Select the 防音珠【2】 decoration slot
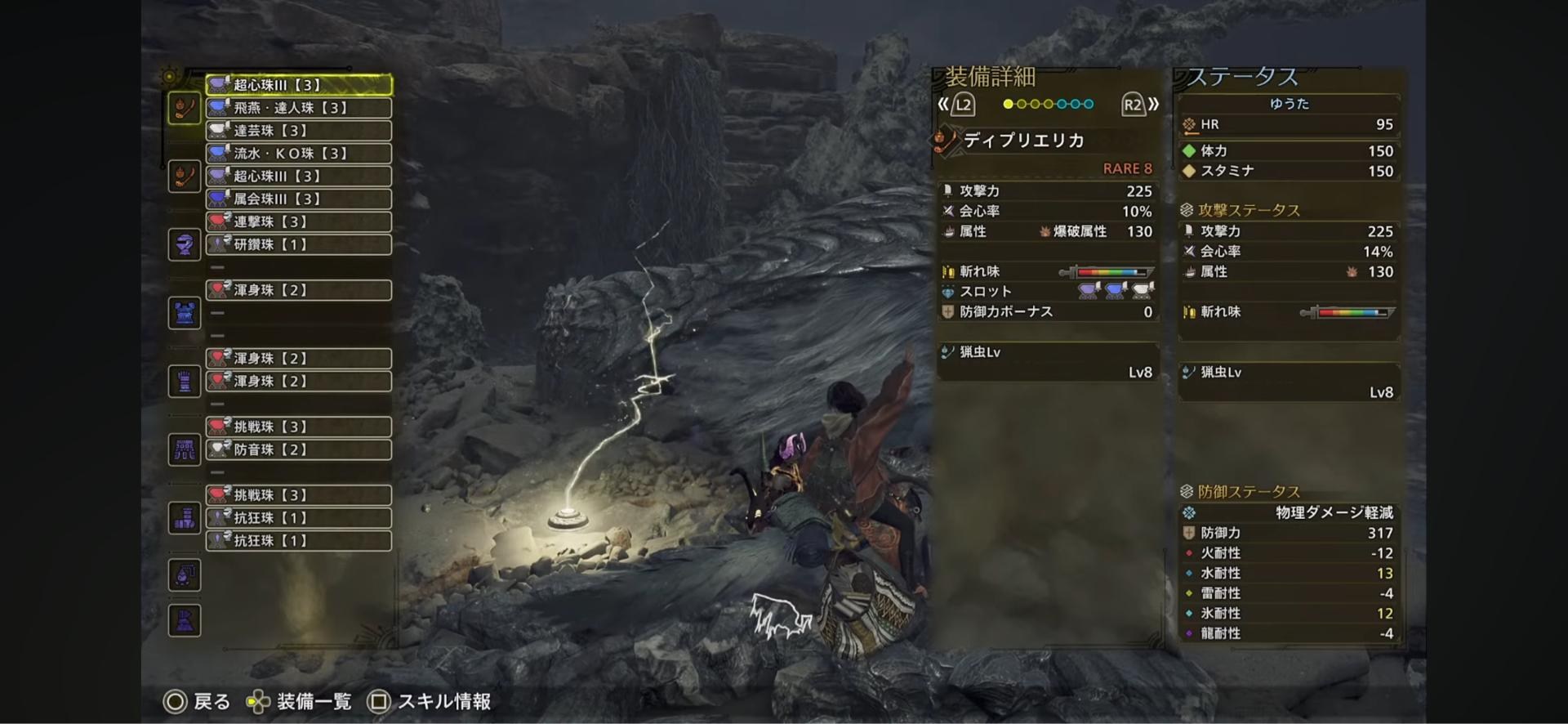1568x724 pixels. click(x=298, y=449)
